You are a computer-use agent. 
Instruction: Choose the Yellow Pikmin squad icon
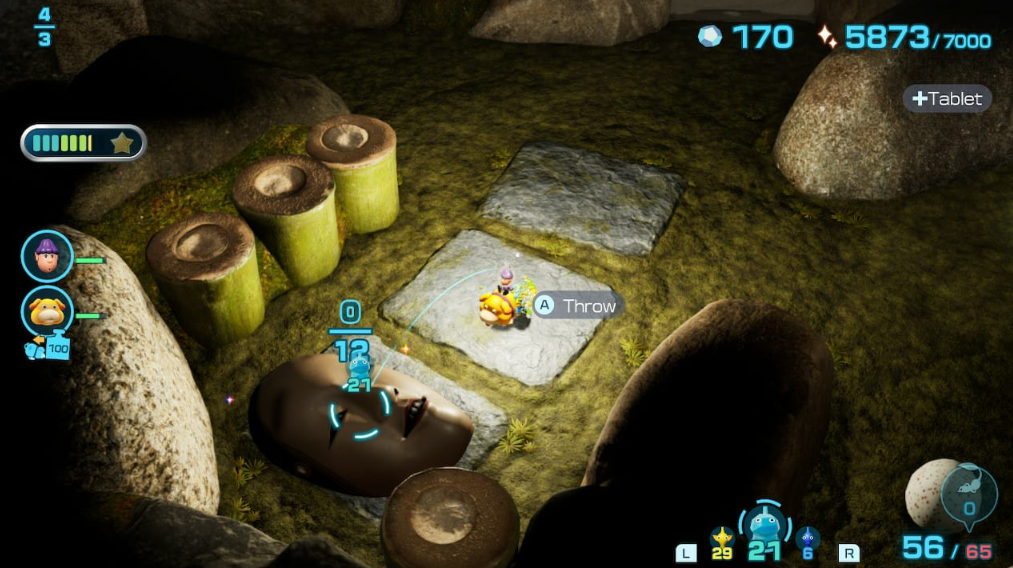tap(722, 539)
